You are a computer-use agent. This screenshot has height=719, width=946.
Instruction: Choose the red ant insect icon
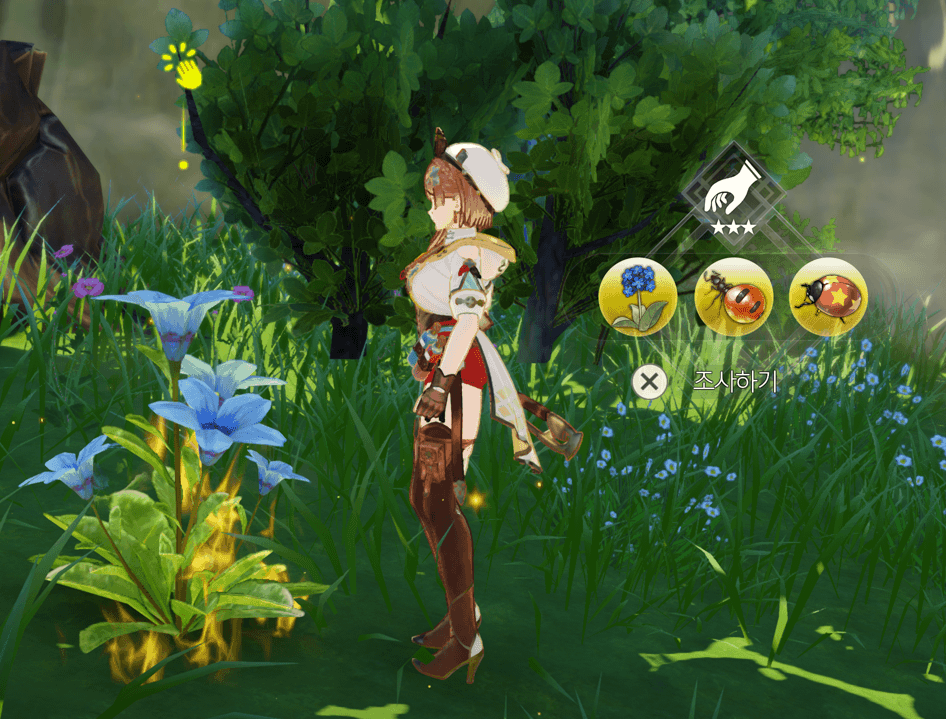point(733,296)
